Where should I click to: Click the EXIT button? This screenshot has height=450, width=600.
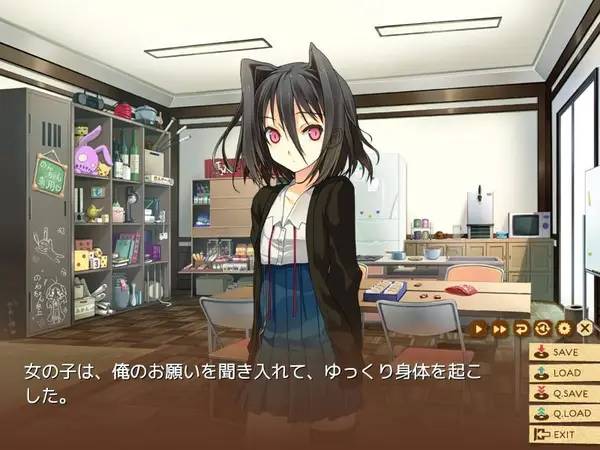(558, 435)
